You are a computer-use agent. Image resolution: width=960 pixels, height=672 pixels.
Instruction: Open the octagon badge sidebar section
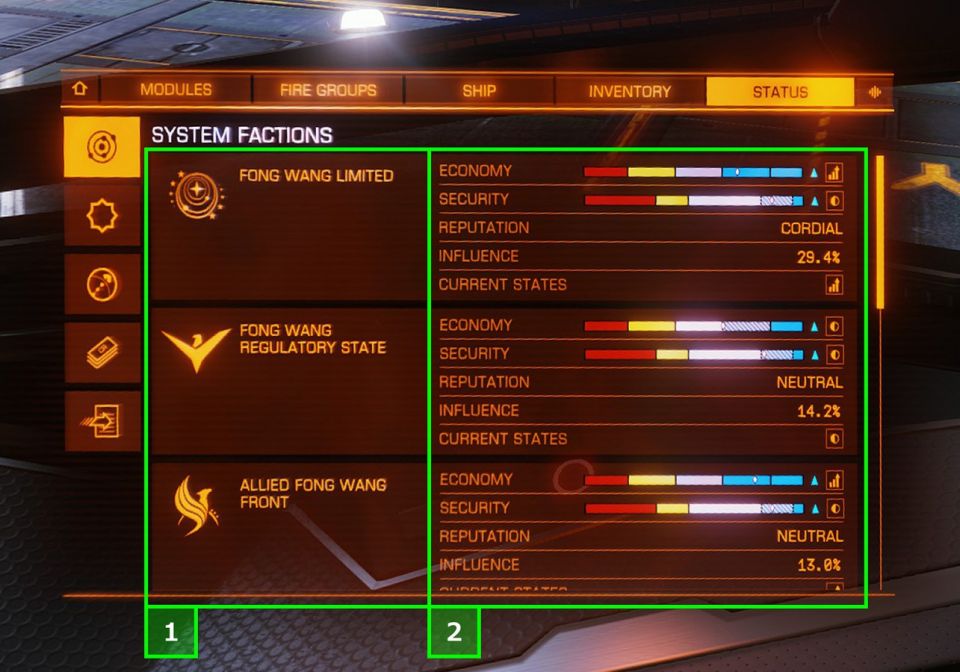[x=102, y=215]
